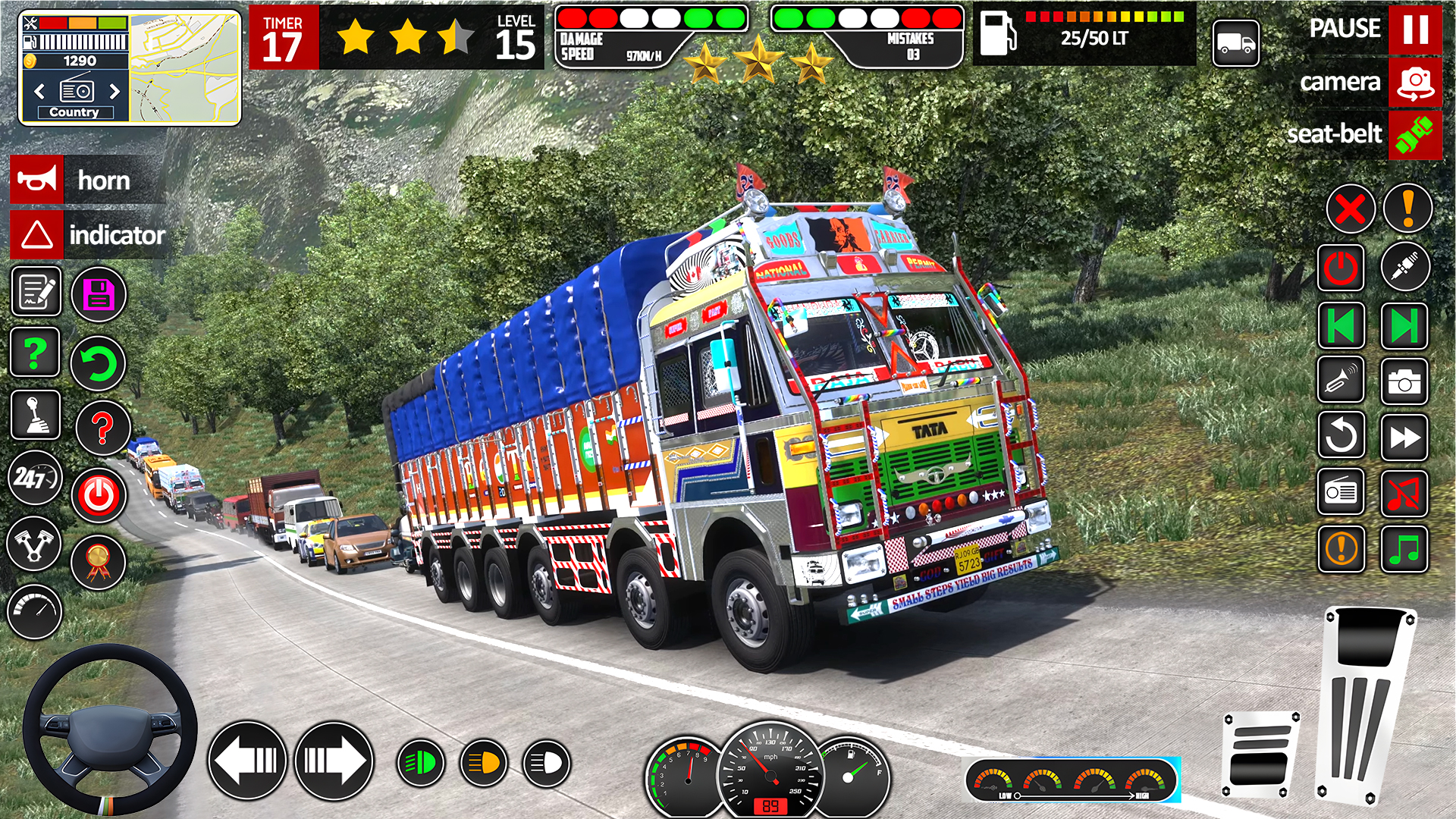Click the left chevron on radio selector
Image resolution: width=1456 pixels, height=819 pixels.
pyautogui.click(x=39, y=89)
